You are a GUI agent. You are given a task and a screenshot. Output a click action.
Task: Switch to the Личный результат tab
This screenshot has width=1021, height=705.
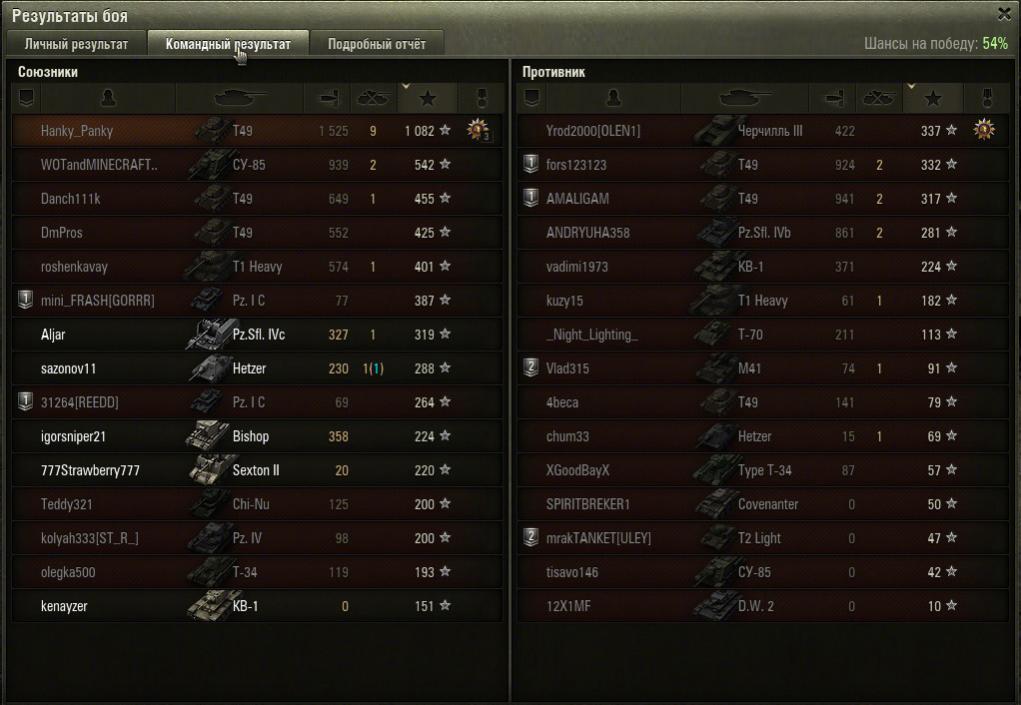click(76, 44)
